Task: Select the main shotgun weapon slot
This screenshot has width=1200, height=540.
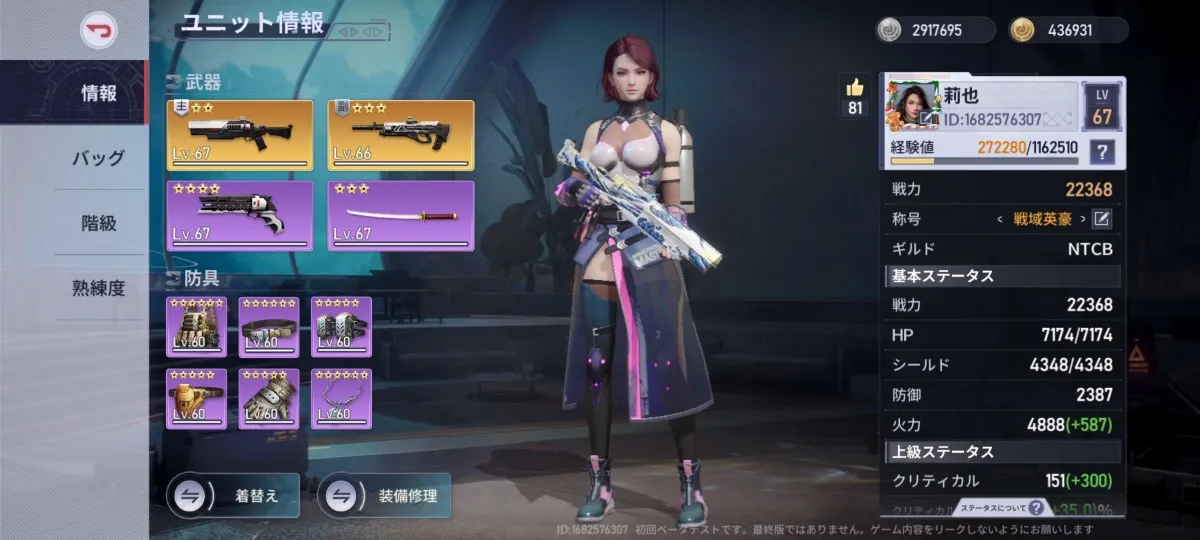Action: [x=239, y=135]
